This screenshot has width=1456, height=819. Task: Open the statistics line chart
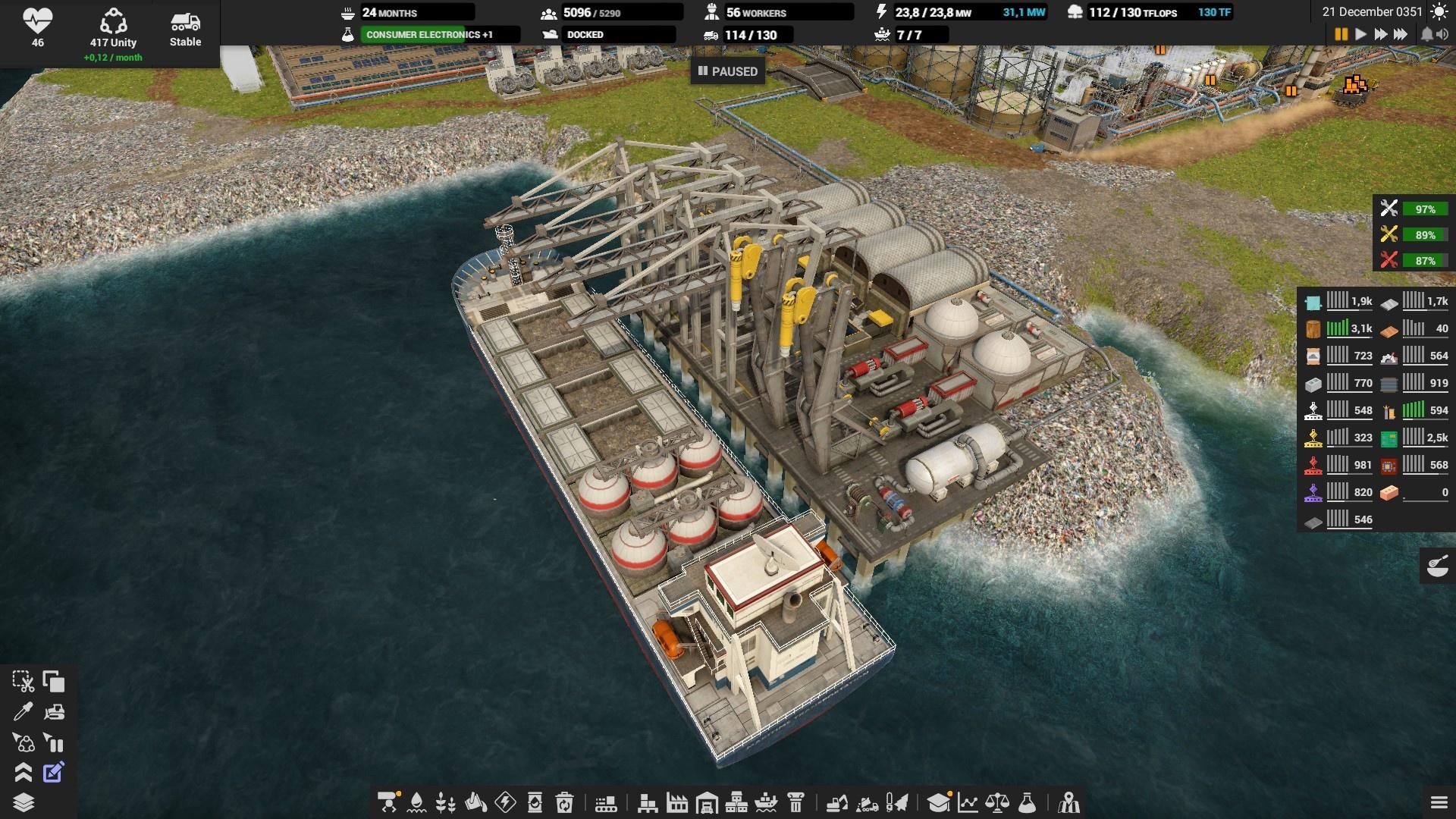click(968, 802)
